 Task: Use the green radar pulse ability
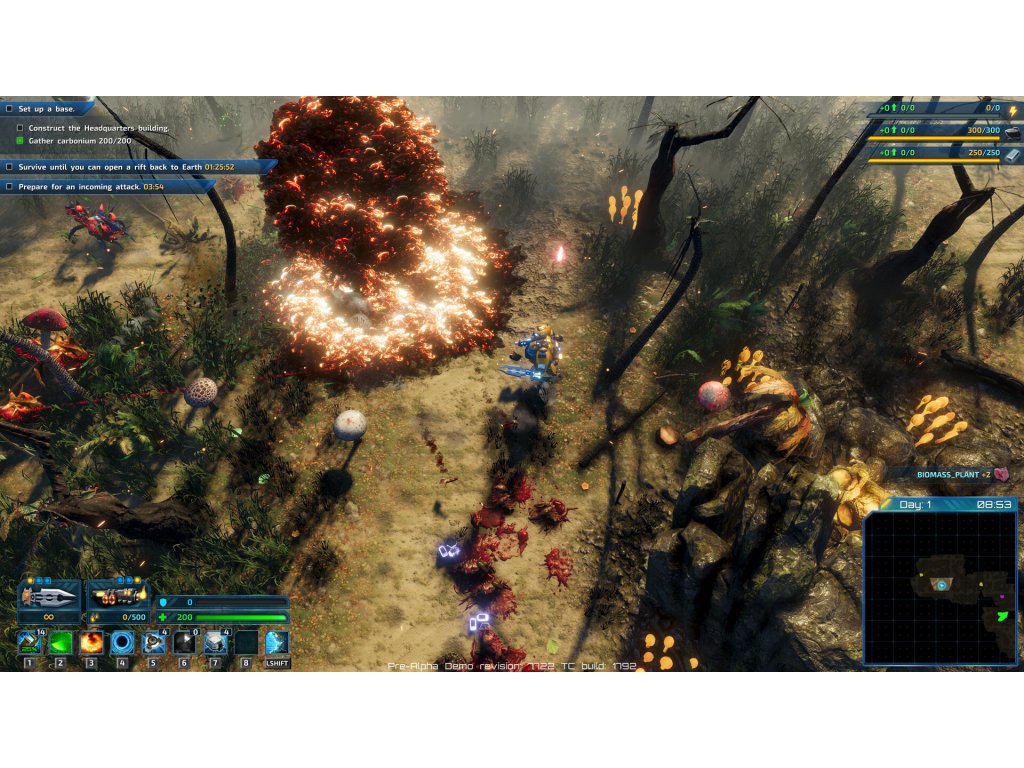point(60,641)
